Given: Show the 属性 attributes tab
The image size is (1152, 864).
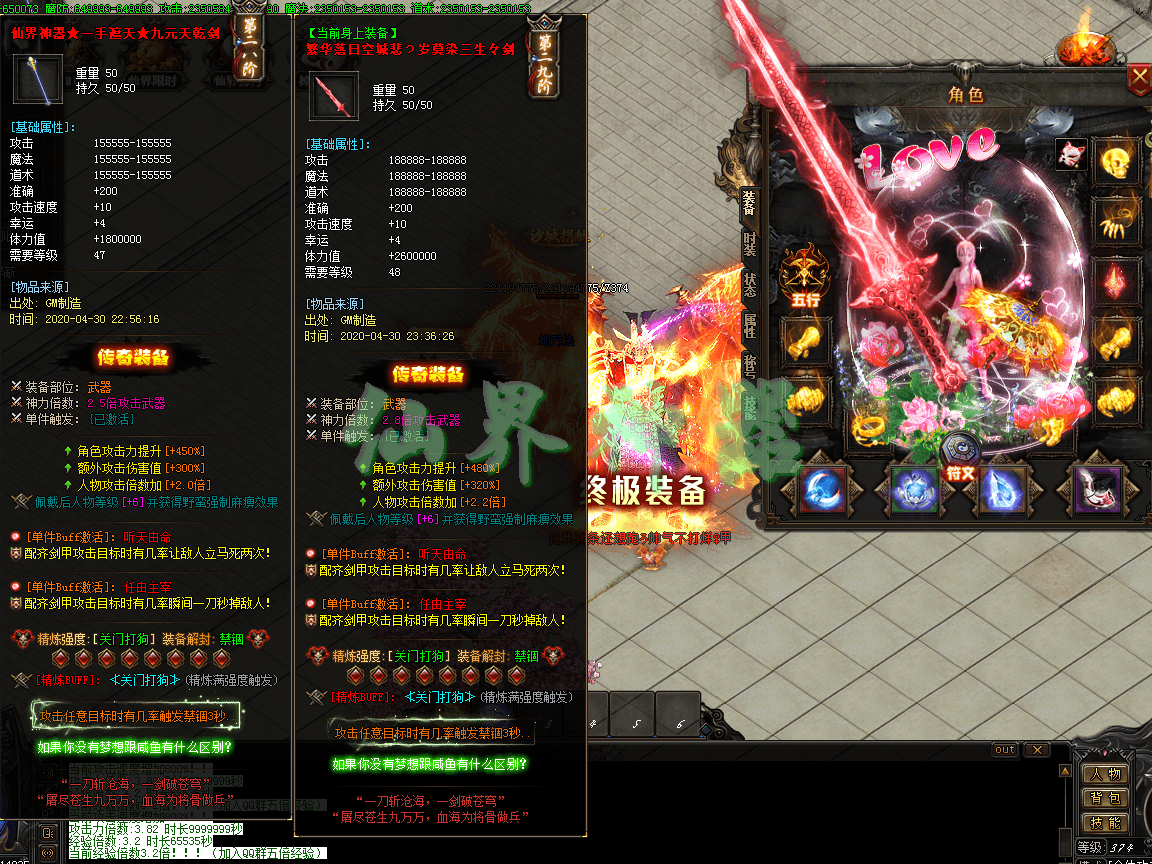Looking at the screenshot, I should coord(750,326).
